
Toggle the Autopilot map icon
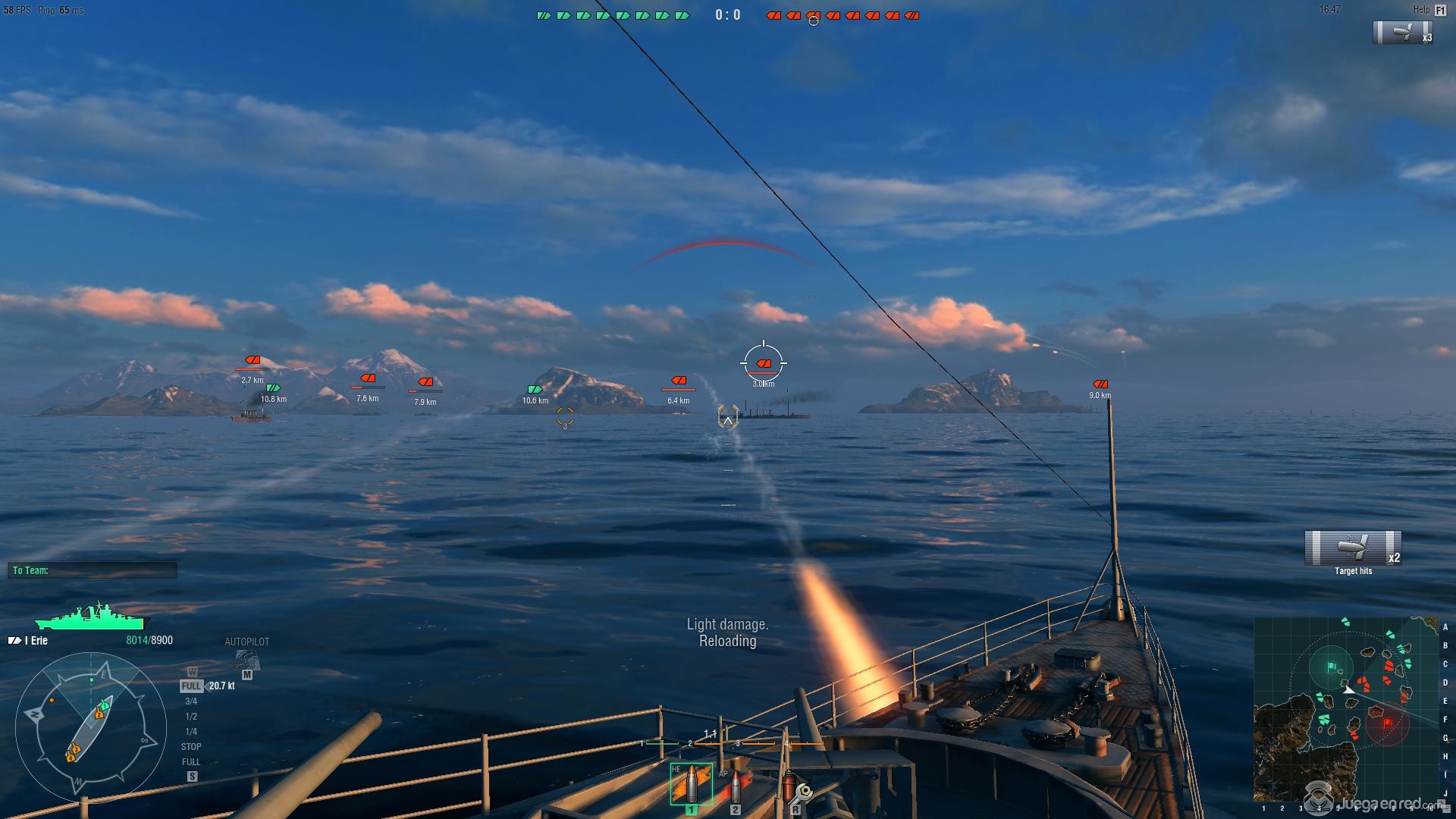click(x=246, y=660)
